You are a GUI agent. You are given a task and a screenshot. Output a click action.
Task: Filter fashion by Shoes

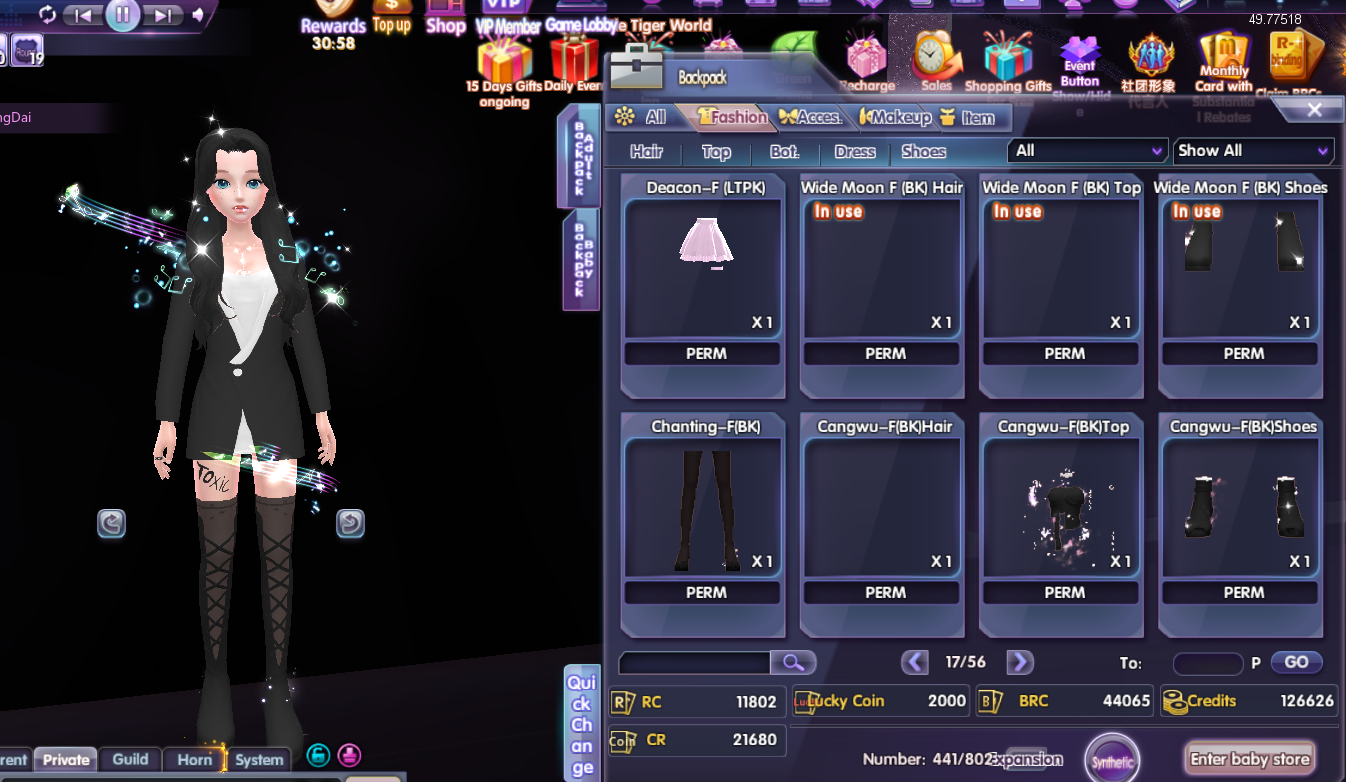pyautogui.click(x=923, y=152)
